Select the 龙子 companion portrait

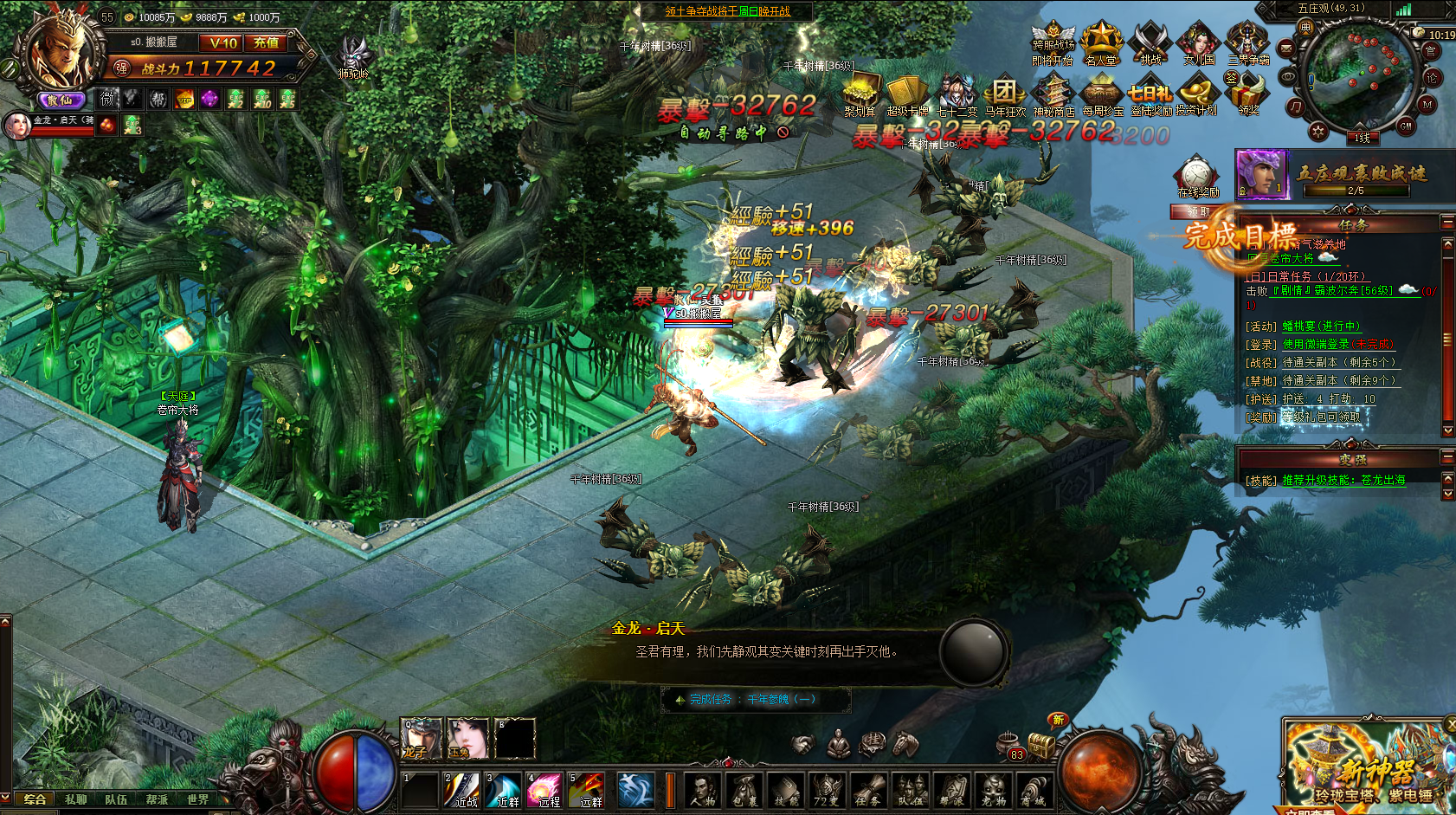421,738
